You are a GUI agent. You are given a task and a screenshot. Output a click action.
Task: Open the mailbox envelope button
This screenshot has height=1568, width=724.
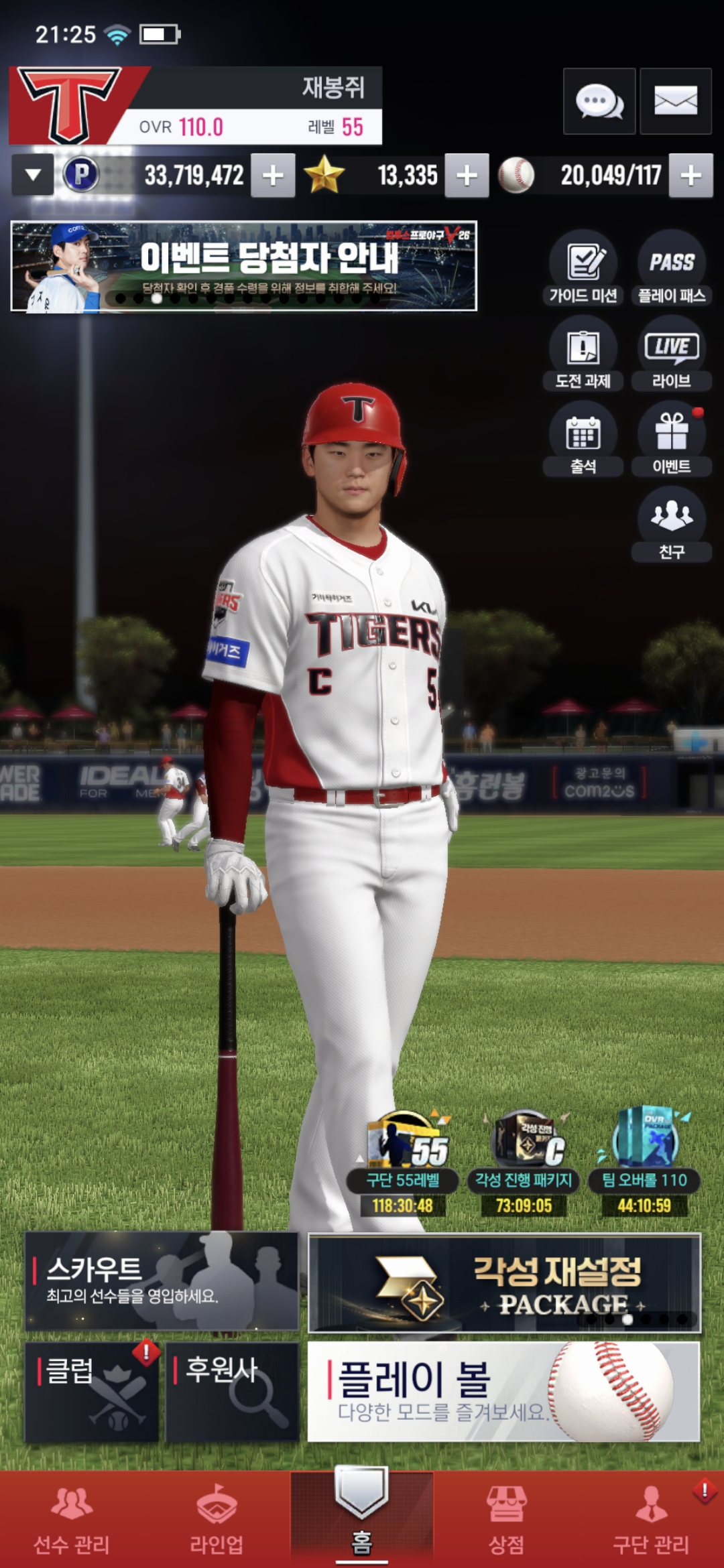pos(675,102)
